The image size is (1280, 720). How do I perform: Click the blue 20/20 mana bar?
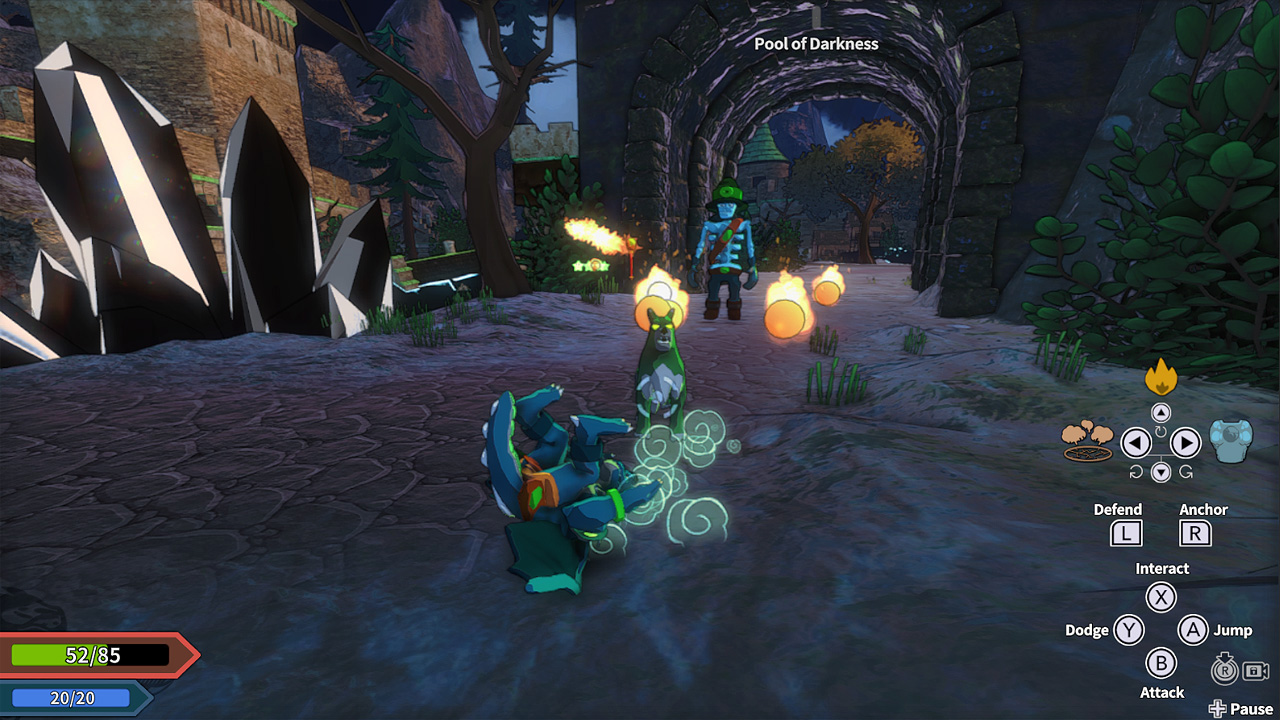(70, 698)
